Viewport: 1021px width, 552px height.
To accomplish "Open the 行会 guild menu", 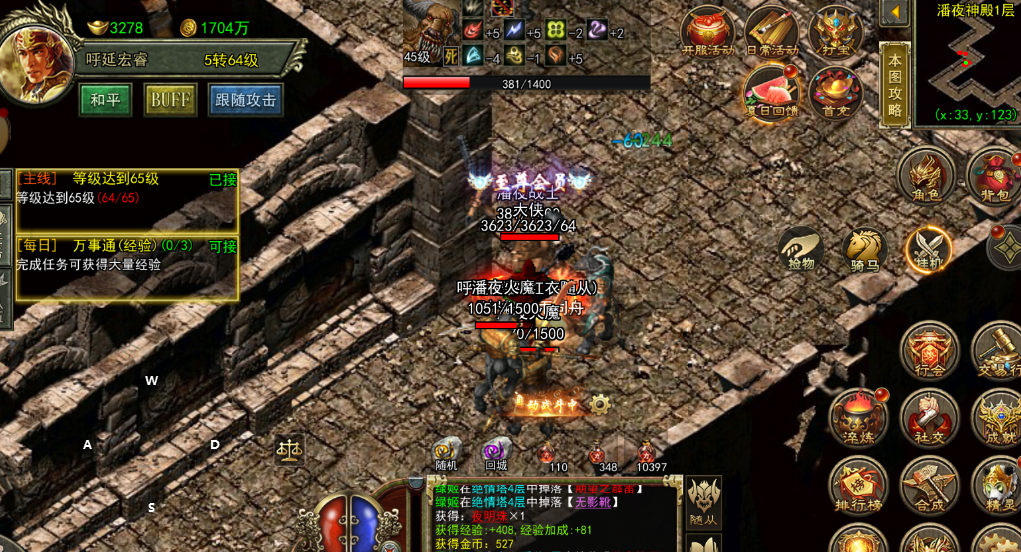I will (930, 351).
